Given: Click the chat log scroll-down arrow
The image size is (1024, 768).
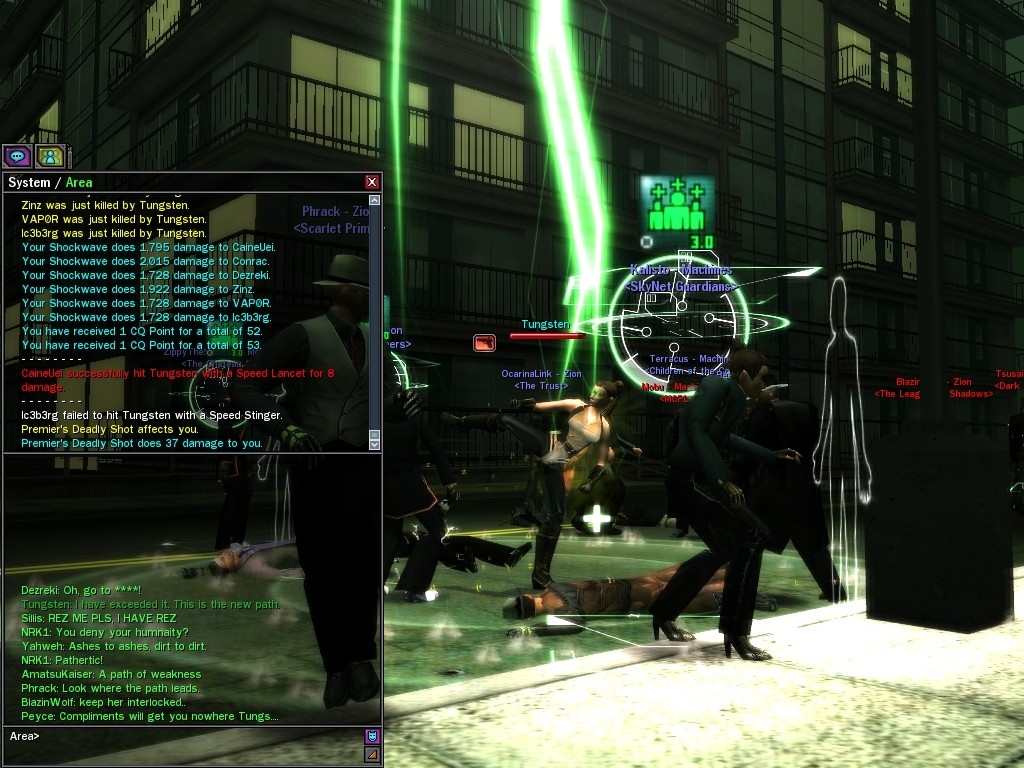Looking at the screenshot, I should pos(375,443).
